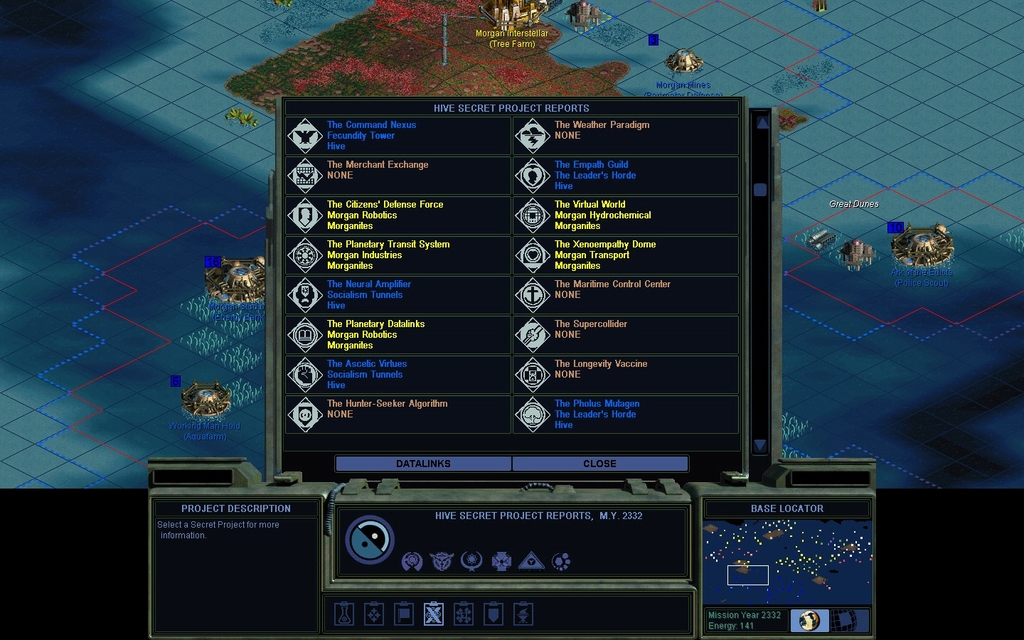Select The Command Nexus project entry
This screenshot has height=640, width=1024.
coord(398,135)
